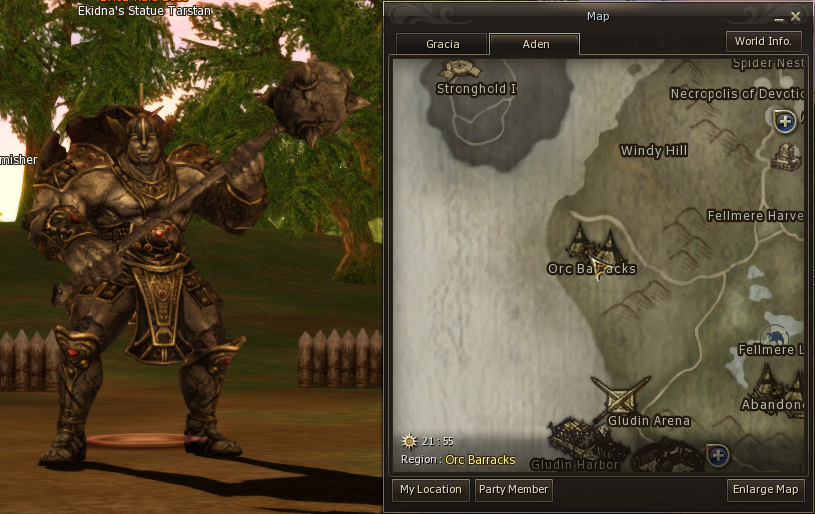
Task: Click the plus marker below Gludin Arena
Action: point(717,455)
